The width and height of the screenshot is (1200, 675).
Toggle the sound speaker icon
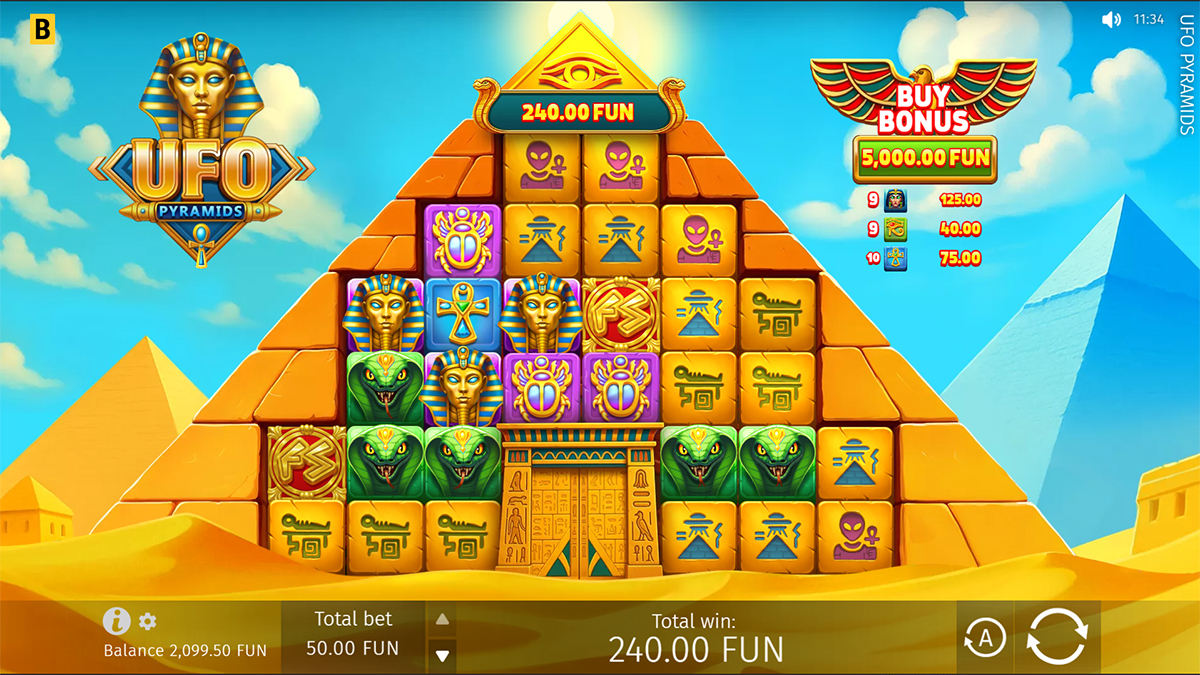[x=1110, y=19]
